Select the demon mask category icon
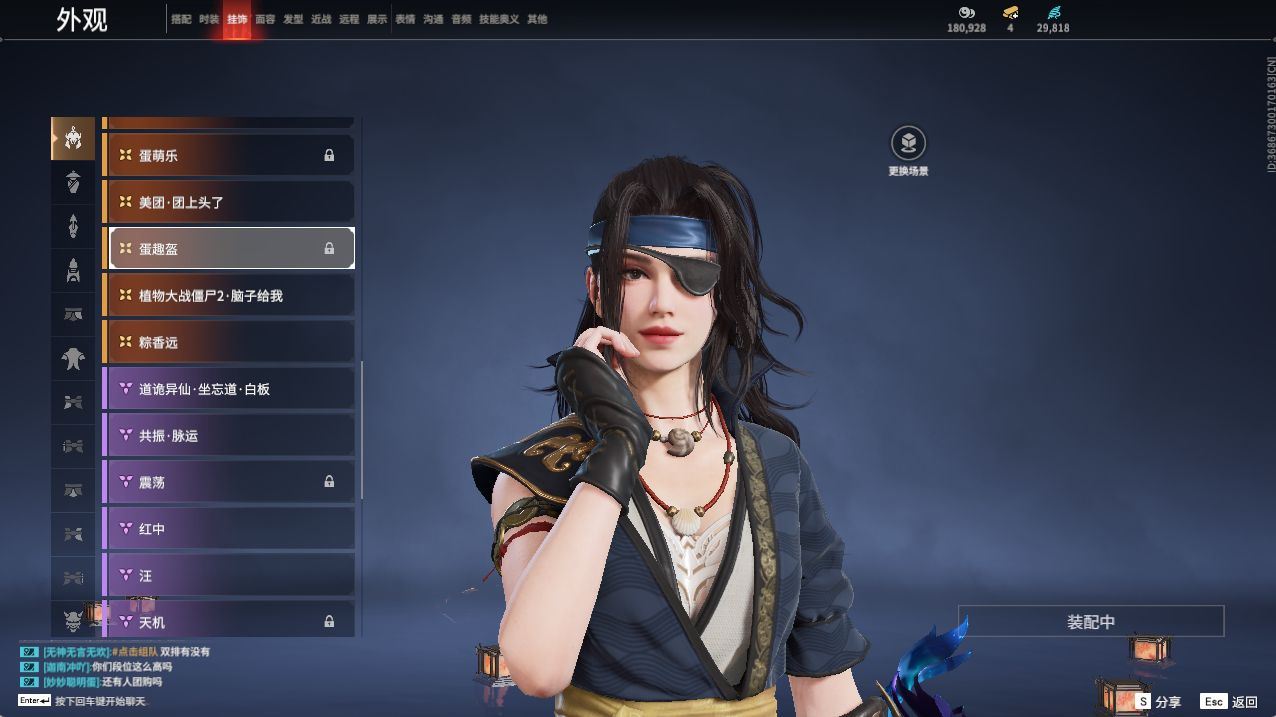Image resolution: width=1276 pixels, height=717 pixels. click(x=73, y=621)
